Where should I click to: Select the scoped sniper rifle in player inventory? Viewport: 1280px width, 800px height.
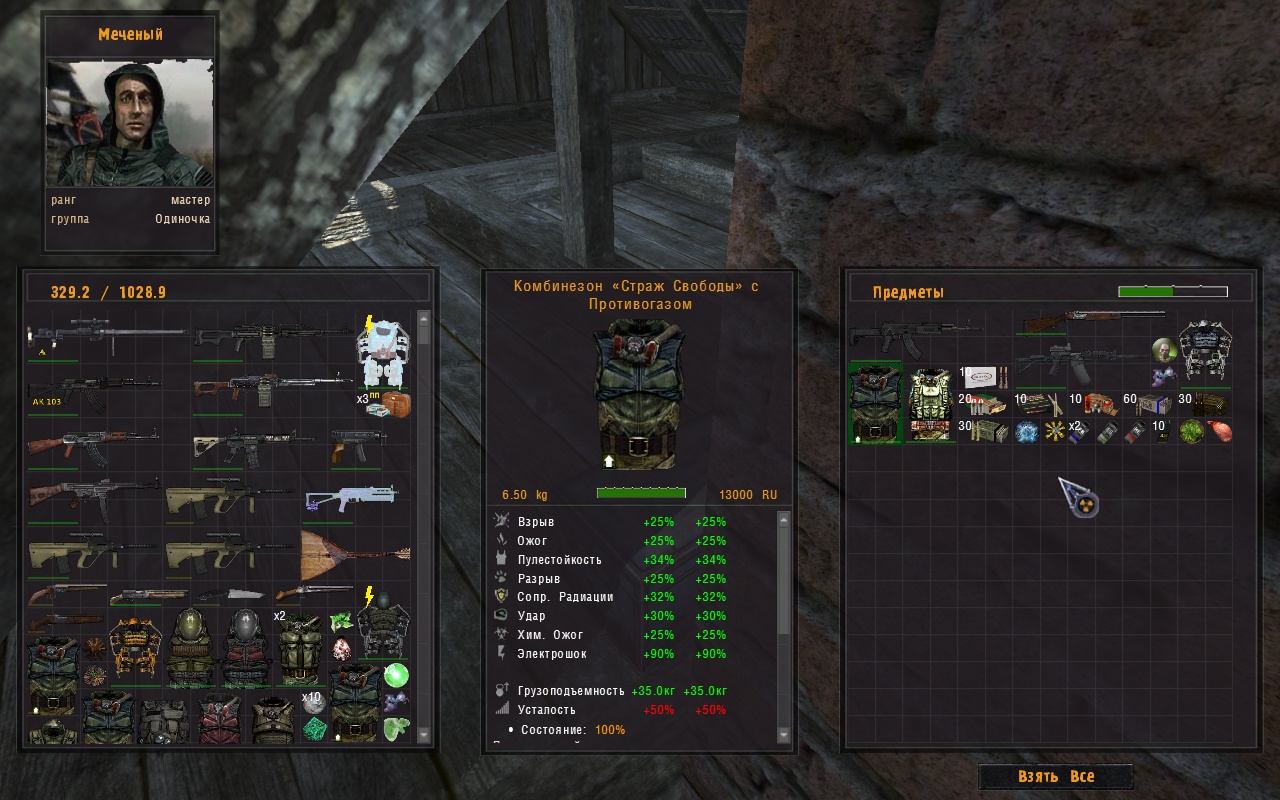pyautogui.click(x=105, y=337)
